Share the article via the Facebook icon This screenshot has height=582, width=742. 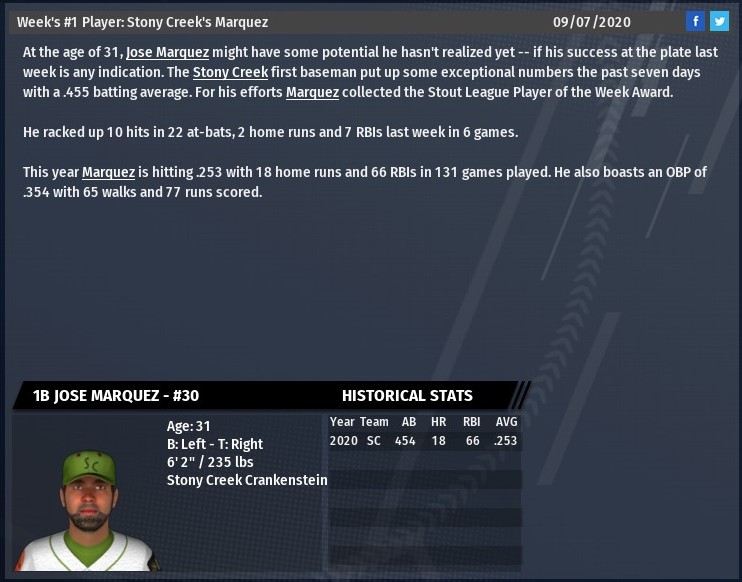pyautogui.click(x=695, y=21)
